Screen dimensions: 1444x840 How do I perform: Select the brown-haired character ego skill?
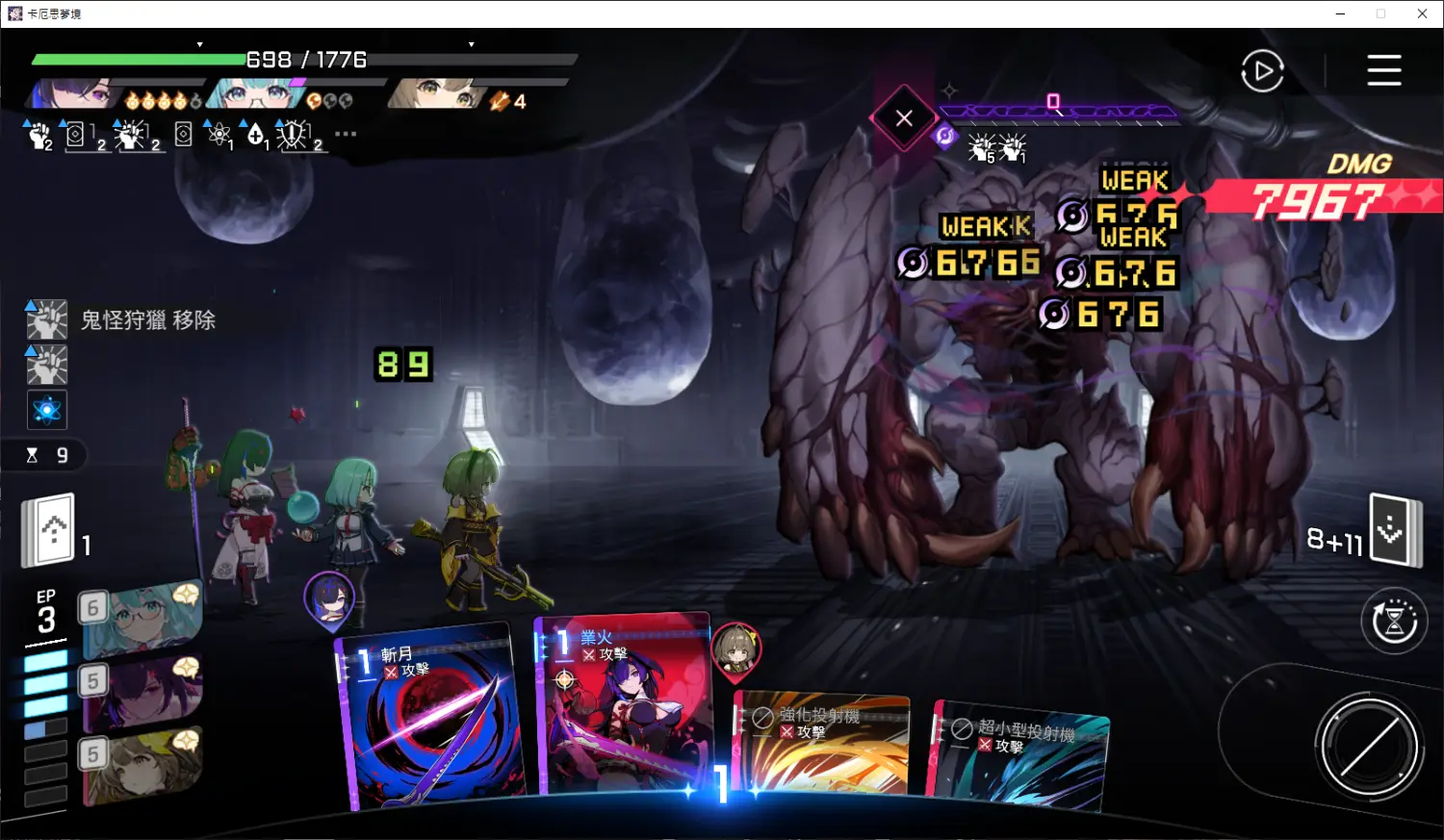click(x=142, y=762)
